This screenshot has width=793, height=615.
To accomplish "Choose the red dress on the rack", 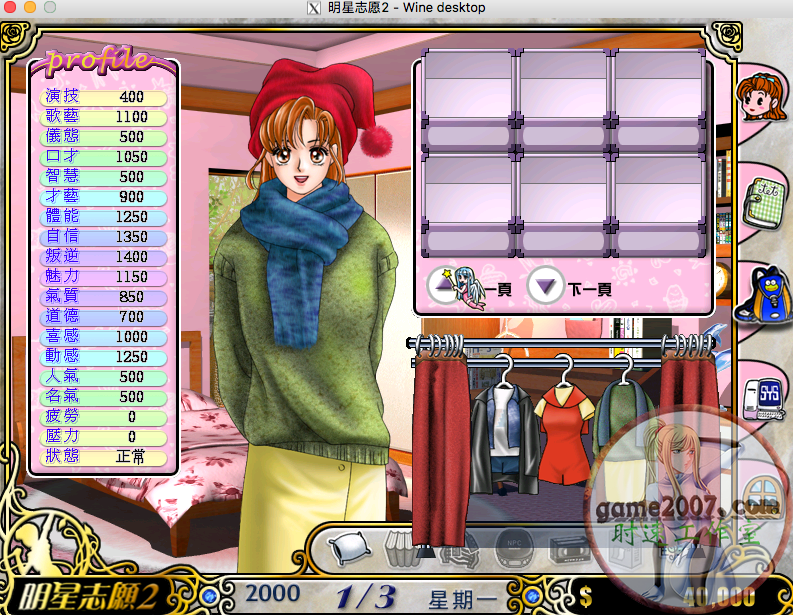I will 560,420.
